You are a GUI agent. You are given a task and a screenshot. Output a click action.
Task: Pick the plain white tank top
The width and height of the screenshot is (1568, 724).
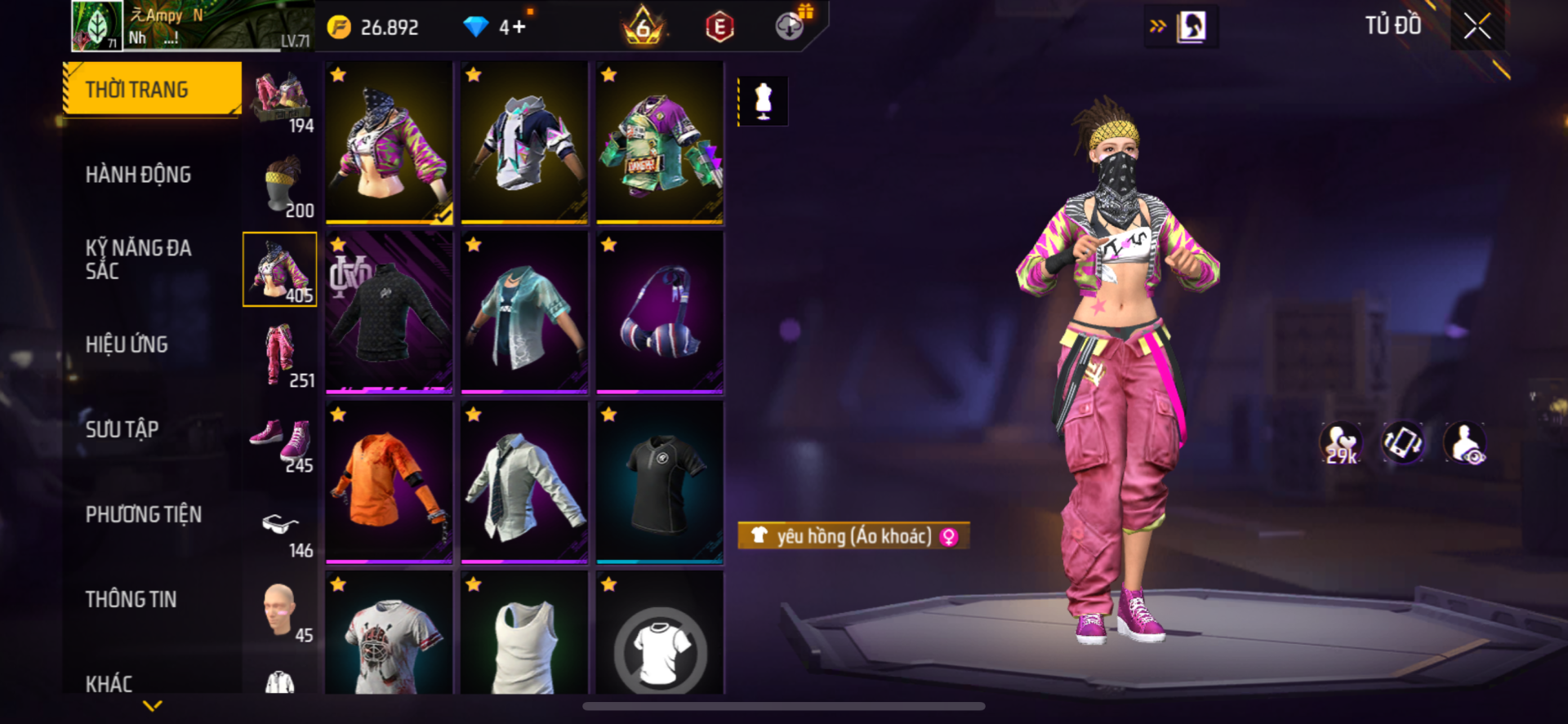coord(524,643)
